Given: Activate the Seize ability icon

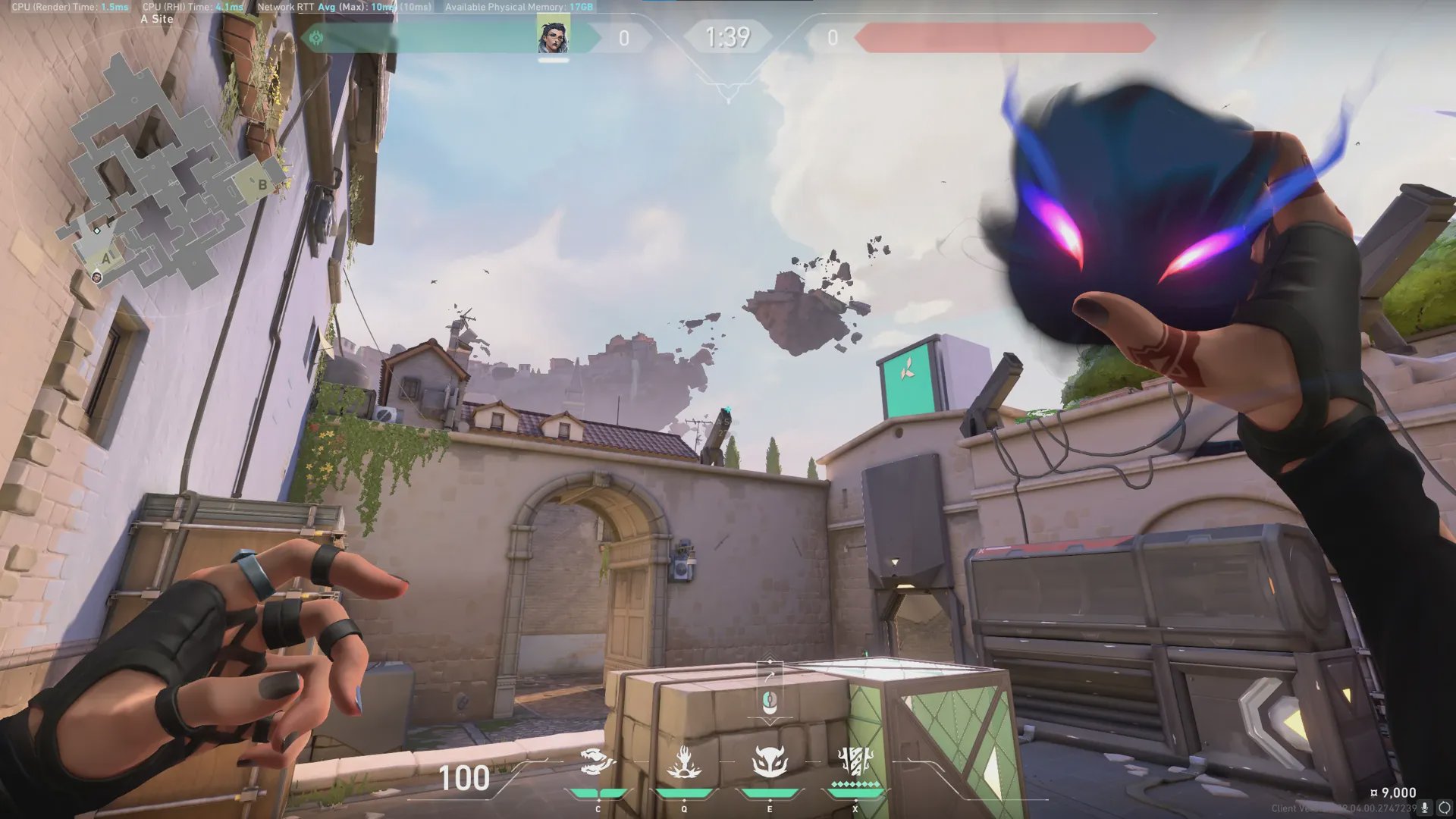Looking at the screenshot, I should coord(683,762).
